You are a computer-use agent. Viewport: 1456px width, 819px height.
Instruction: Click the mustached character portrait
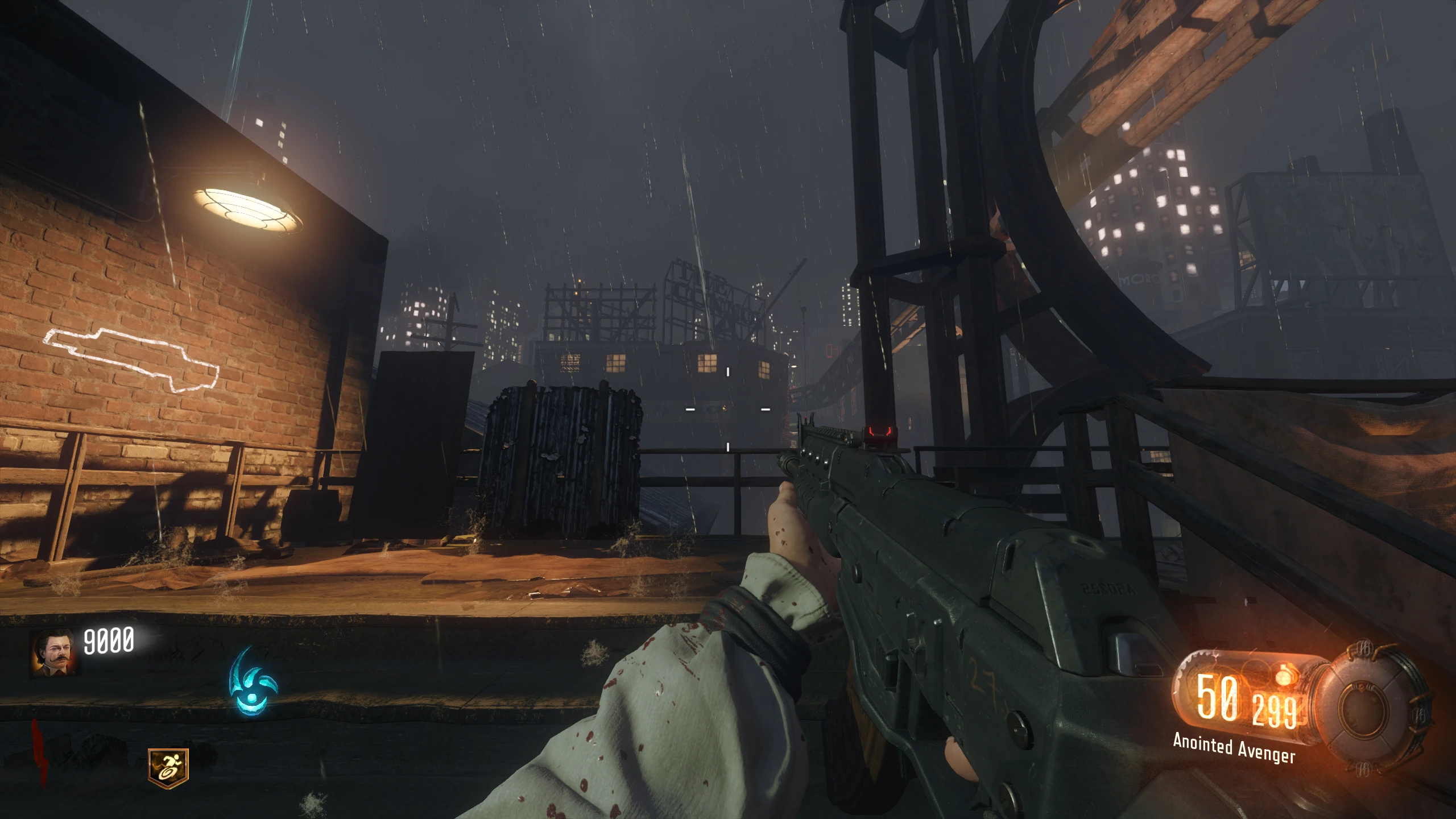tap(55, 652)
